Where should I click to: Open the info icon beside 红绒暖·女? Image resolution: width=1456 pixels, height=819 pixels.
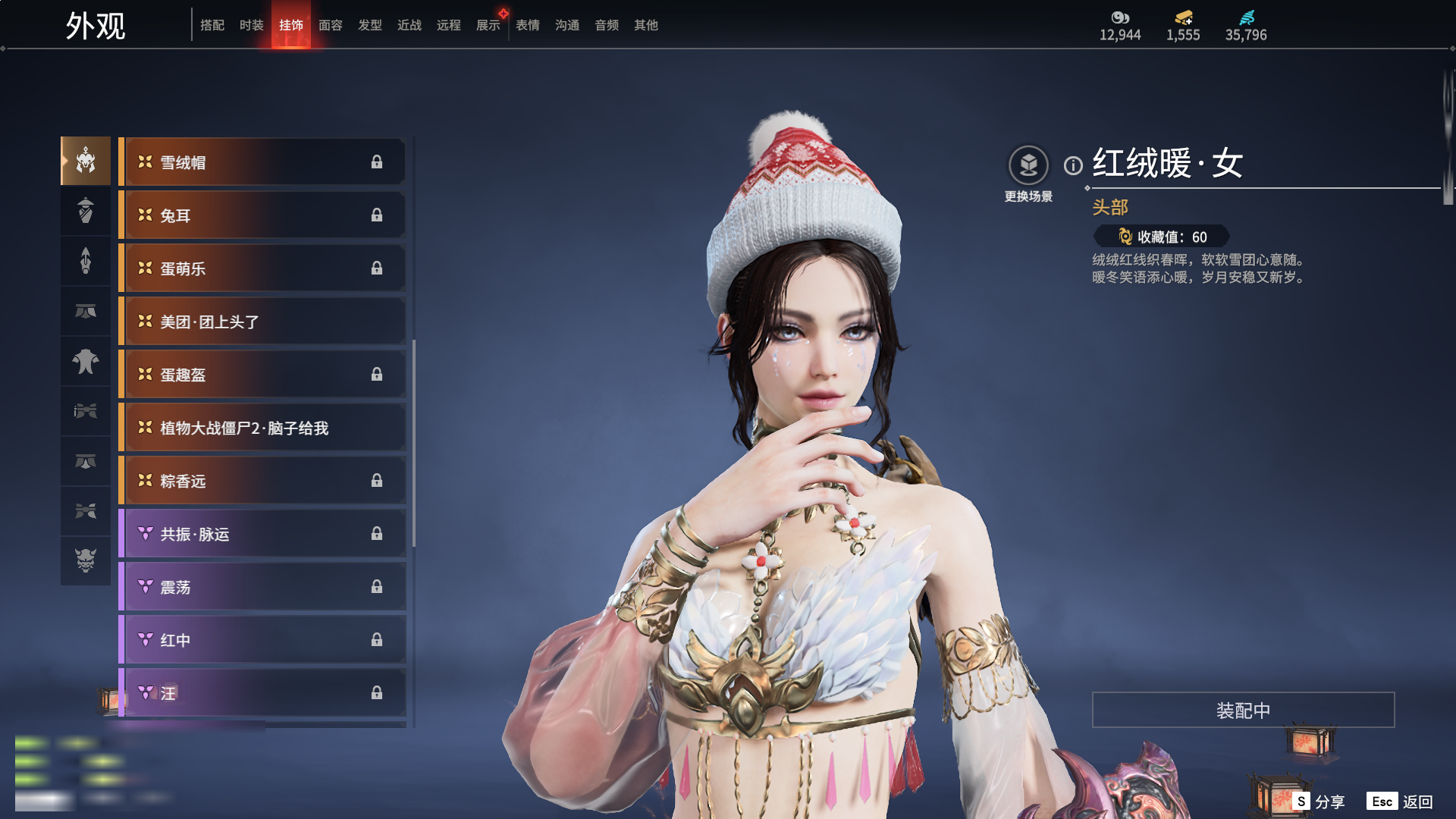point(1073,165)
